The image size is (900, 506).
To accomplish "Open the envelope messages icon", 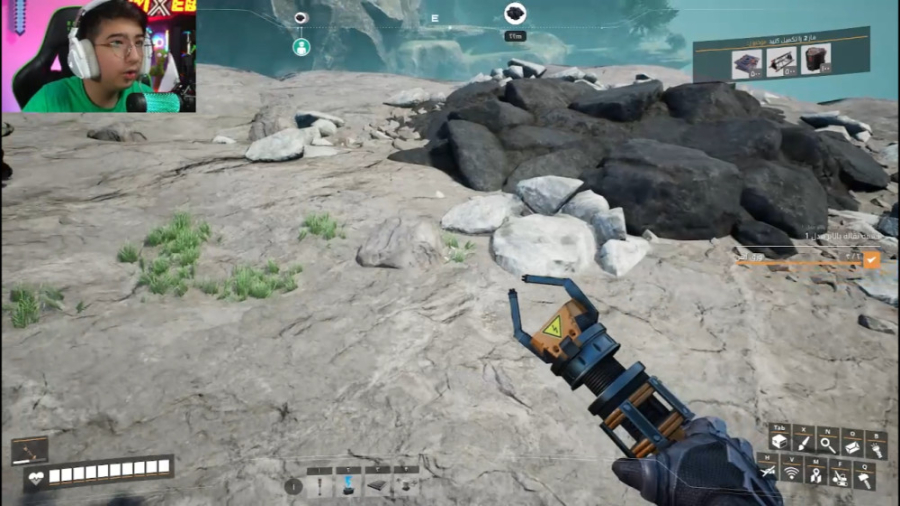I will pos(852,446).
